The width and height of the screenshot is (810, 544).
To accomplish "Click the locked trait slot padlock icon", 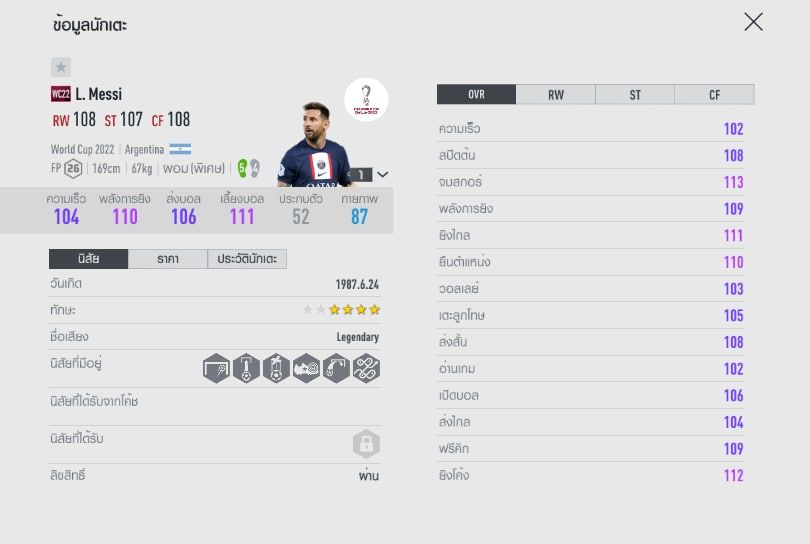I will (366, 444).
